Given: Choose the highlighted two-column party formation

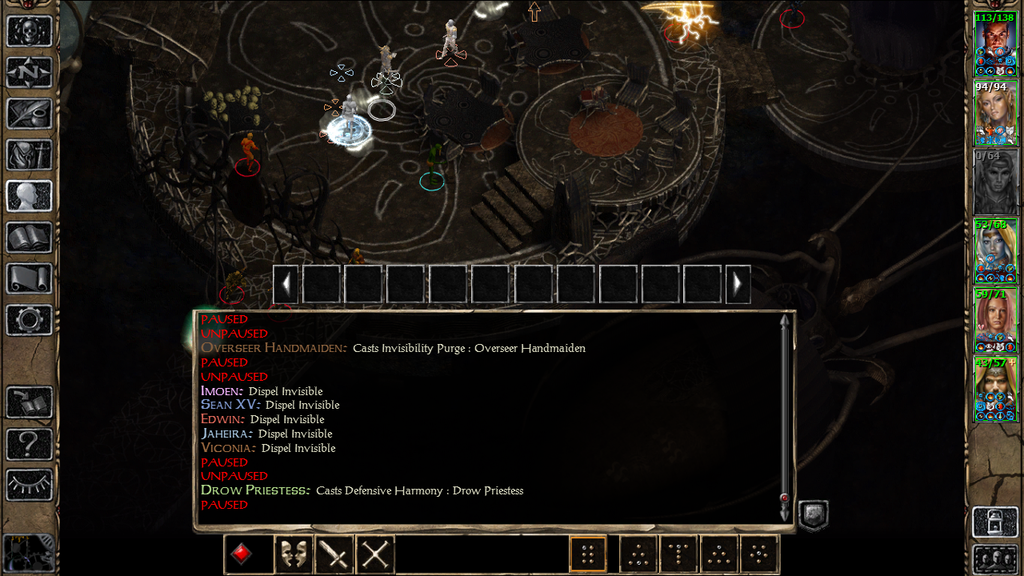Looking at the screenshot, I should pyautogui.click(x=588, y=554).
